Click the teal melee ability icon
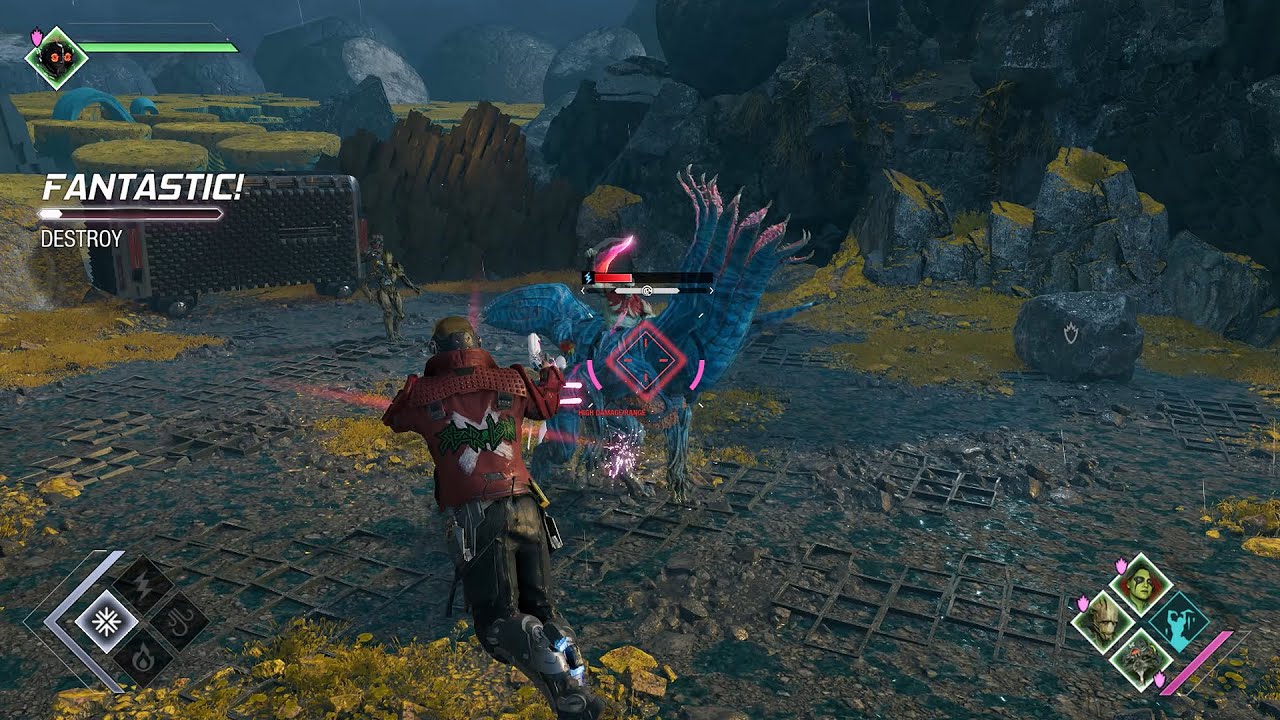This screenshot has width=1280, height=720. pos(1179,623)
